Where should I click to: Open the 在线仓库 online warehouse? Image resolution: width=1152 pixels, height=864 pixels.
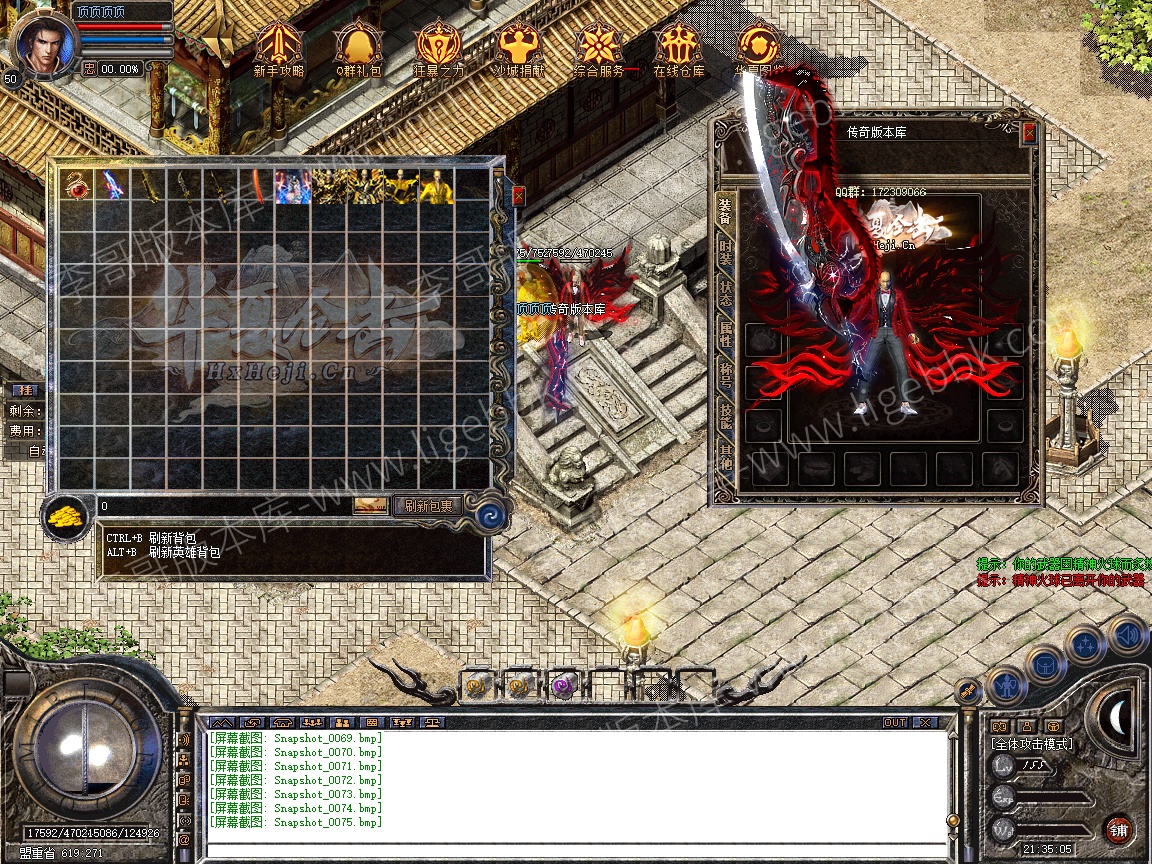click(x=679, y=48)
